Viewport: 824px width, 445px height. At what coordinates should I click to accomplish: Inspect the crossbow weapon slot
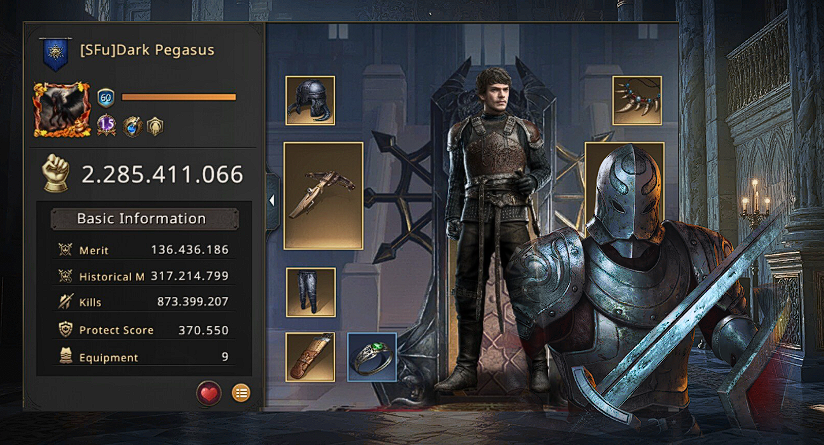point(323,195)
